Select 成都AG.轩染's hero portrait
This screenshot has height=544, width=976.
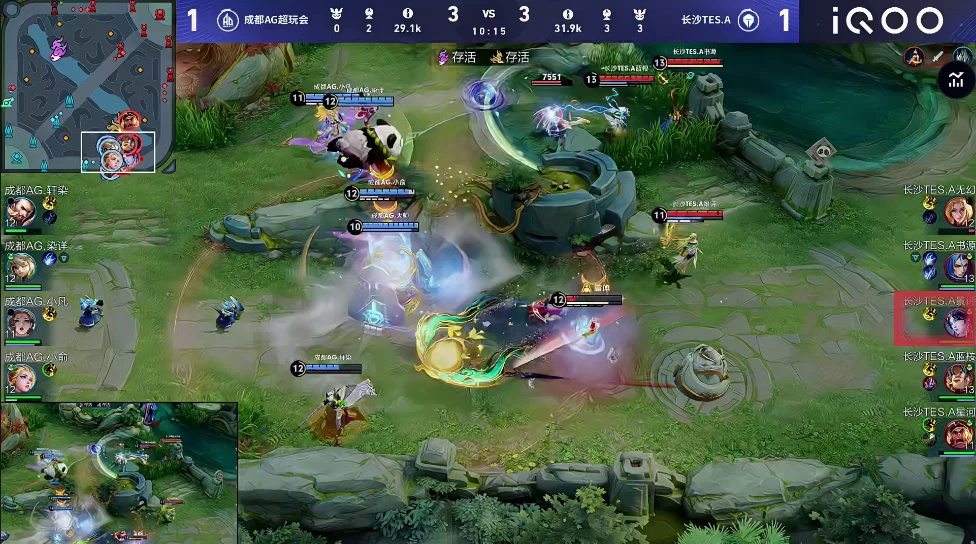click(x=21, y=211)
